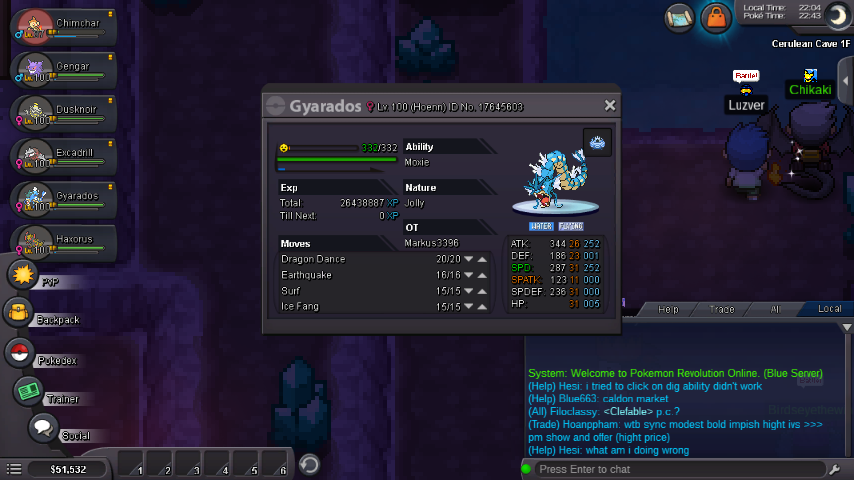This screenshot has width=854, height=480.
Task: Open the PvP menu
Action: (x=22, y=274)
